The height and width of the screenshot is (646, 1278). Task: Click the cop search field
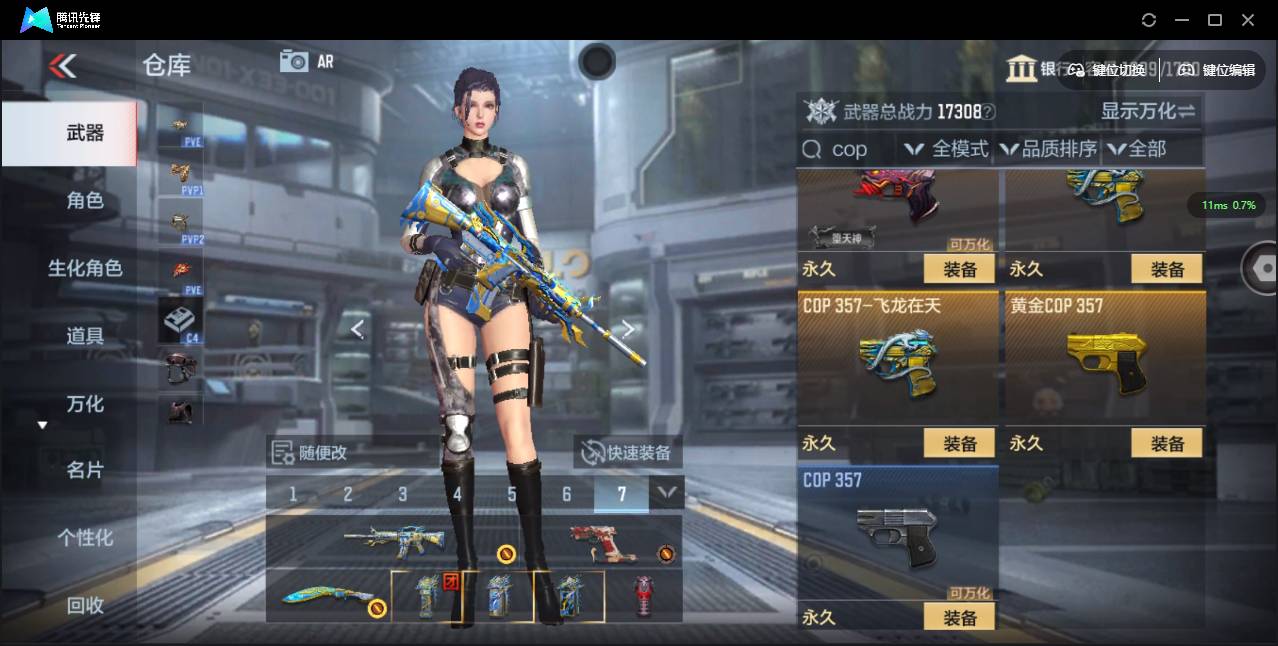850,149
